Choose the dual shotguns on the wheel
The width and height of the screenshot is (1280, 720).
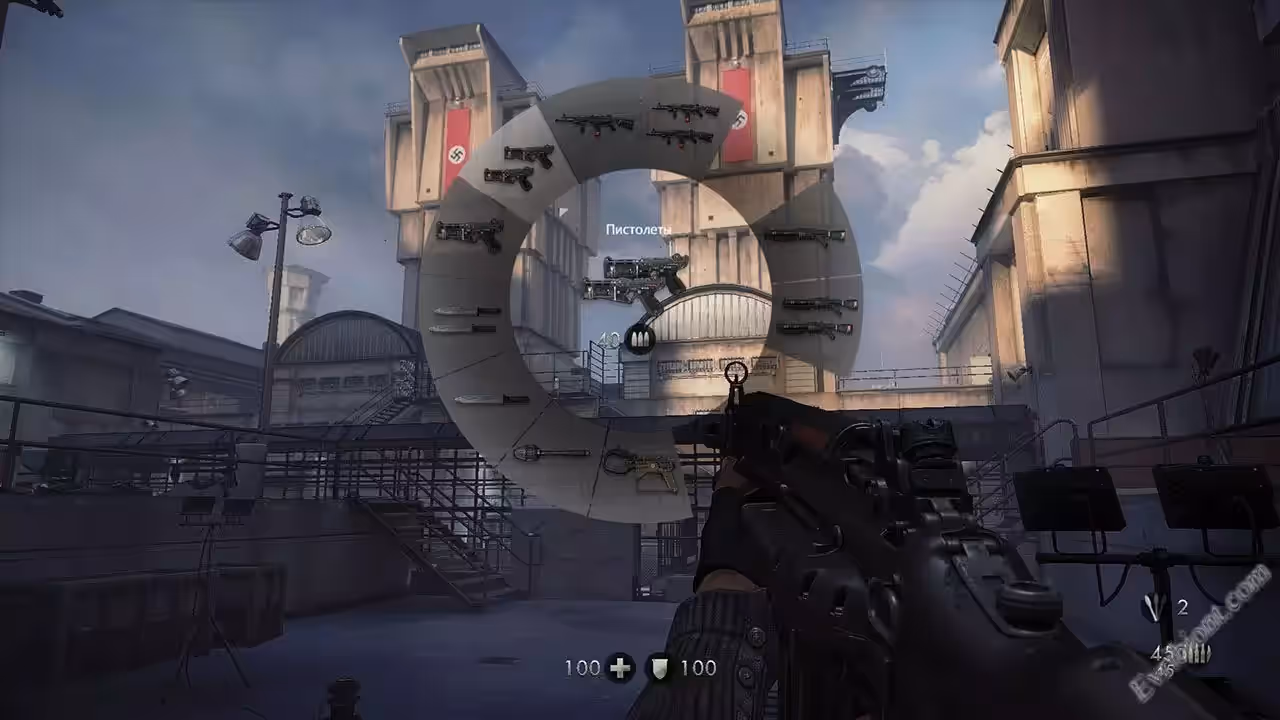coord(817,316)
